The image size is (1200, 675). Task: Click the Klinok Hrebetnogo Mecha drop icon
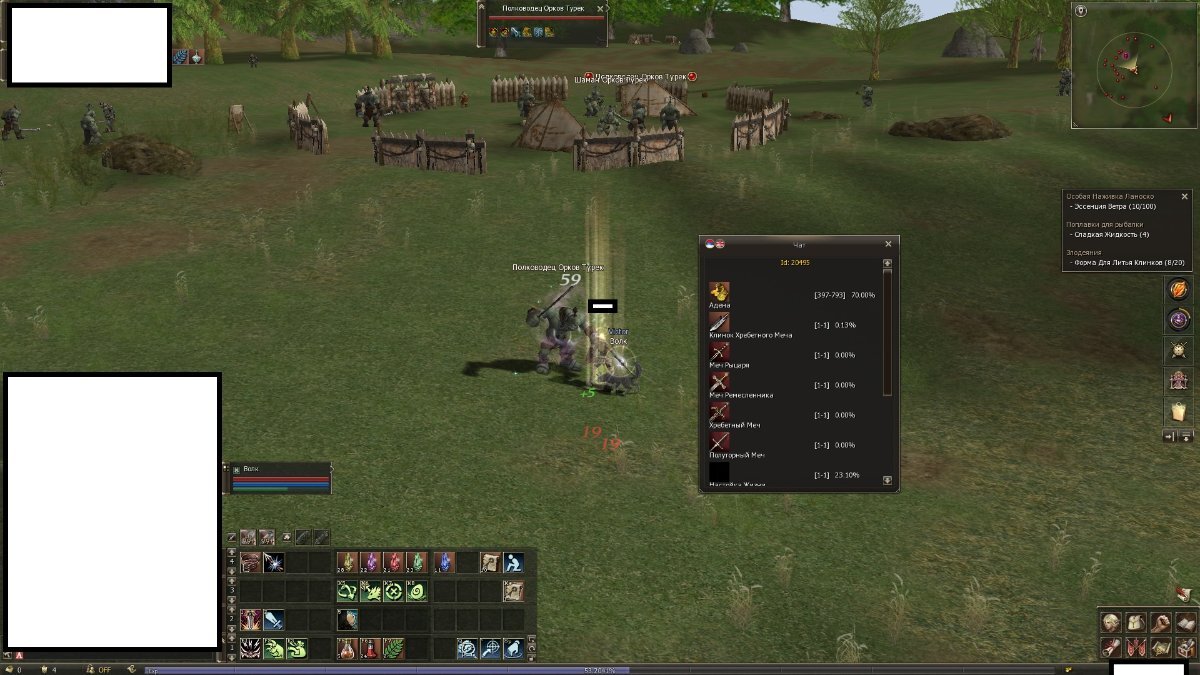point(719,322)
